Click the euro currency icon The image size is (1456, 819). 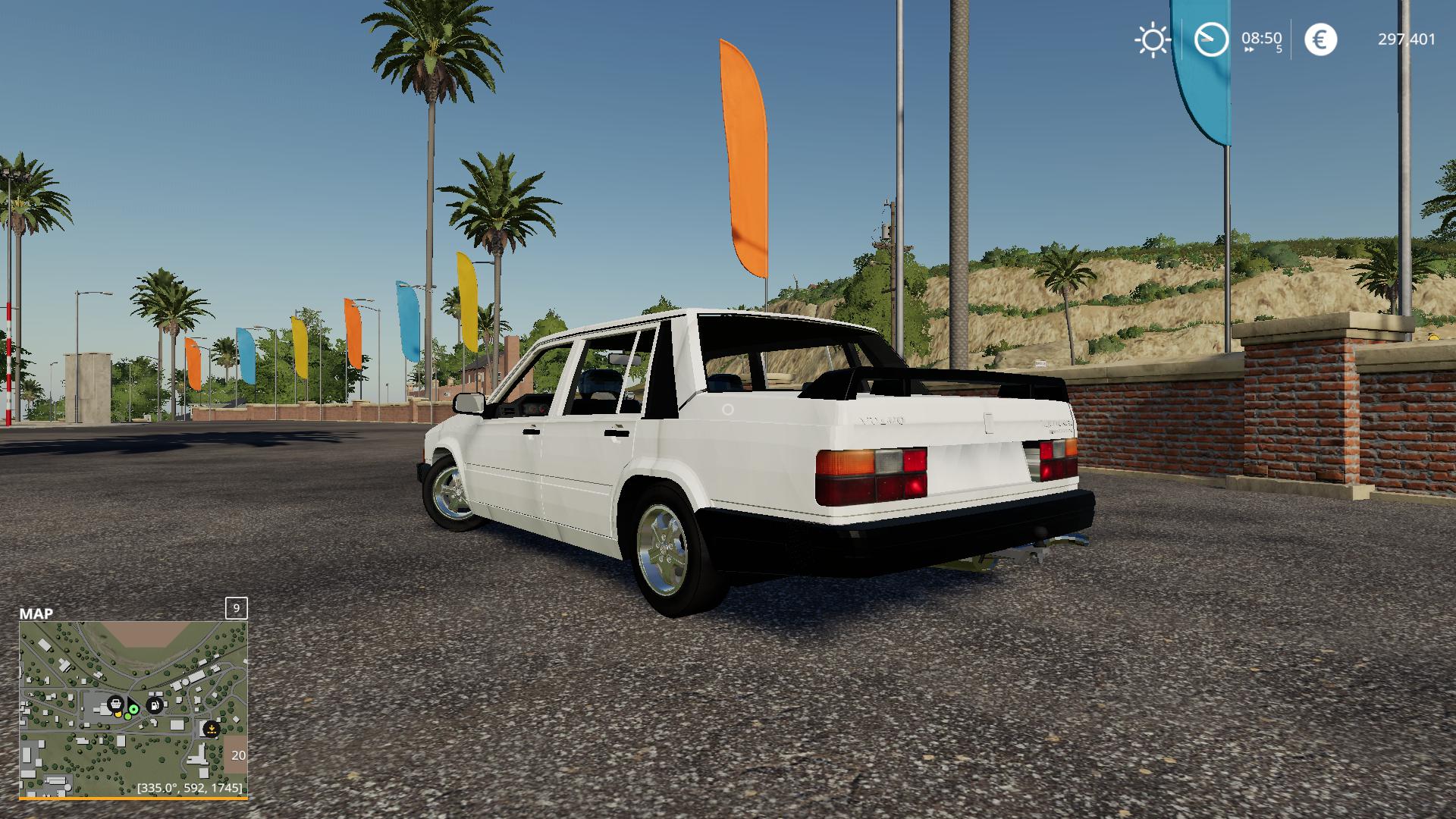[x=1320, y=39]
